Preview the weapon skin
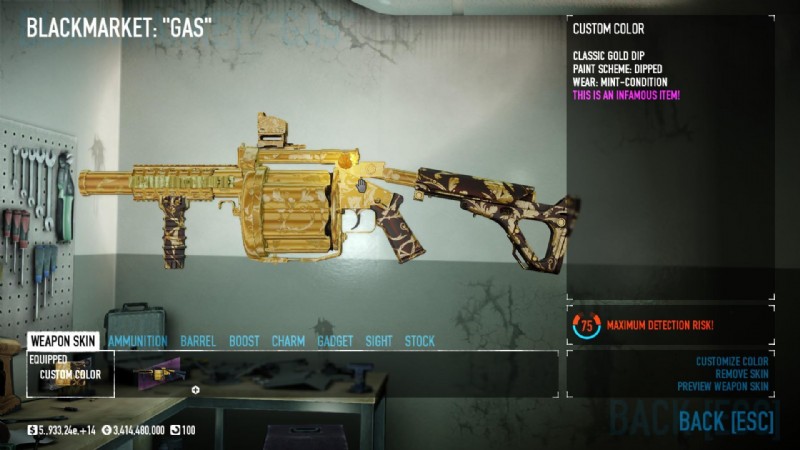 [x=722, y=386]
